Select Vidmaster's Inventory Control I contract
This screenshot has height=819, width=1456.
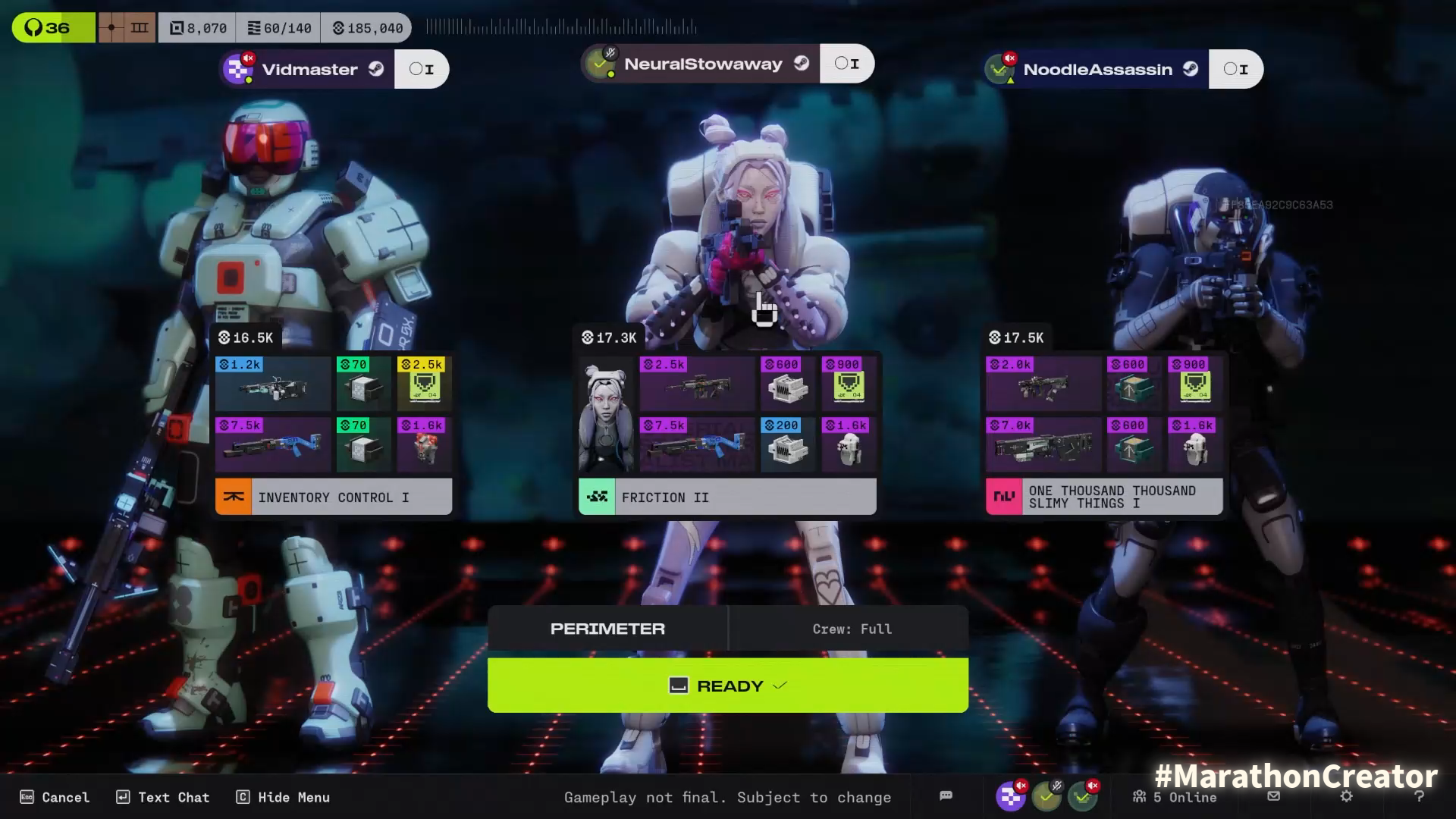pos(334,497)
